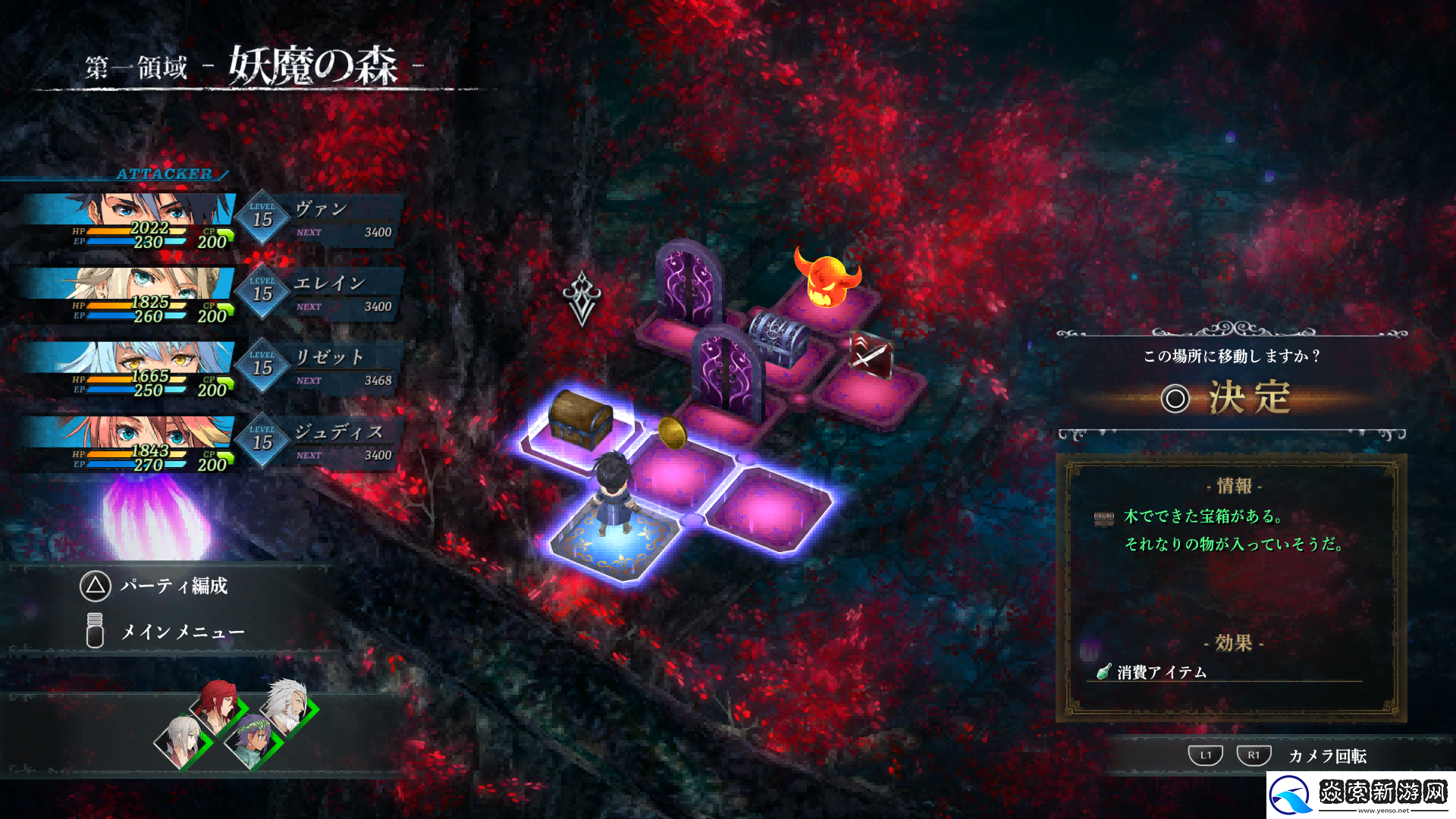The height and width of the screenshot is (819, 1456).
Task: Select the silver treasure chest tile
Action: click(779, 337)
